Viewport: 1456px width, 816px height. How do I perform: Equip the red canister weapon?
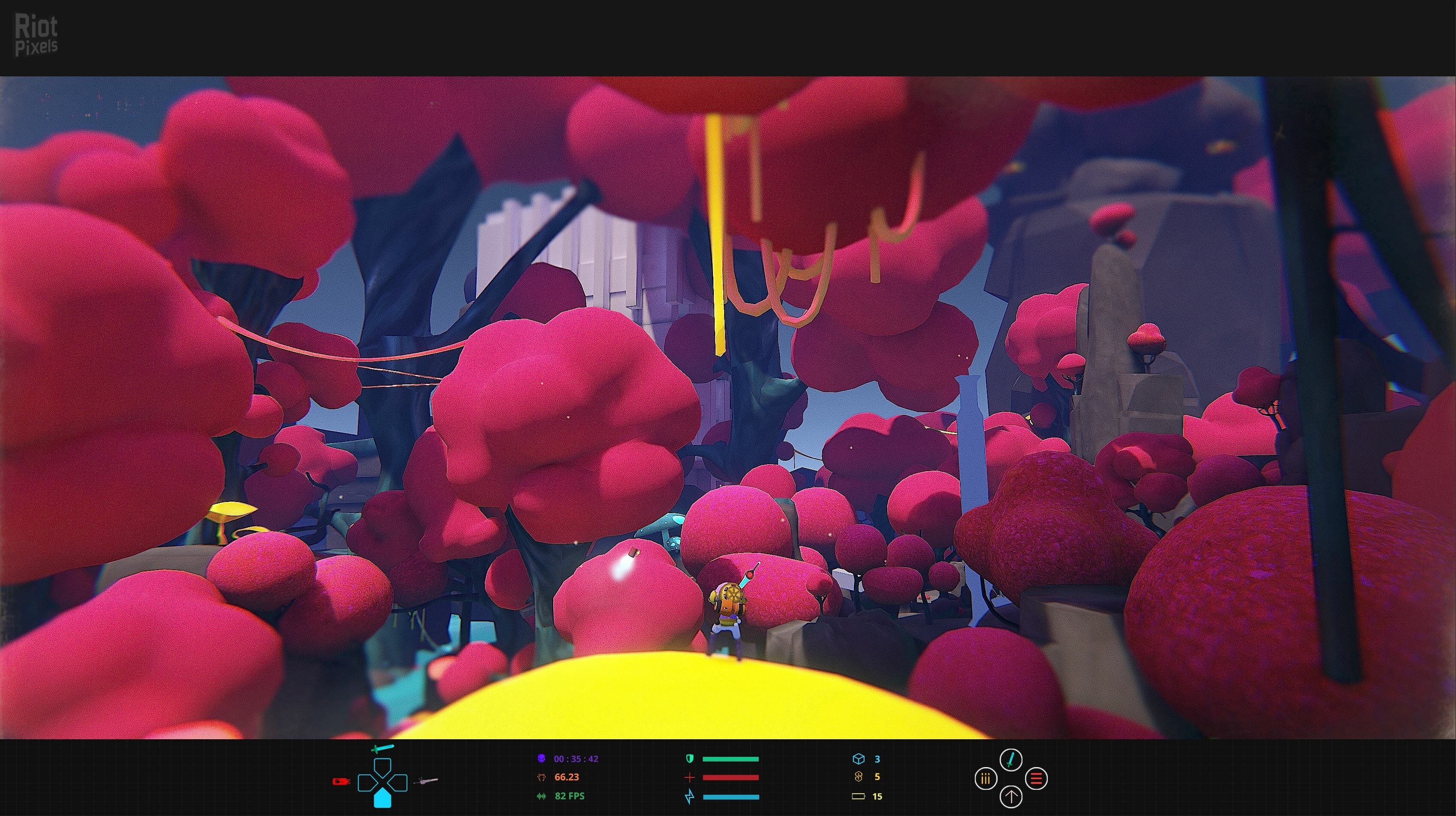tap(341, 782)
